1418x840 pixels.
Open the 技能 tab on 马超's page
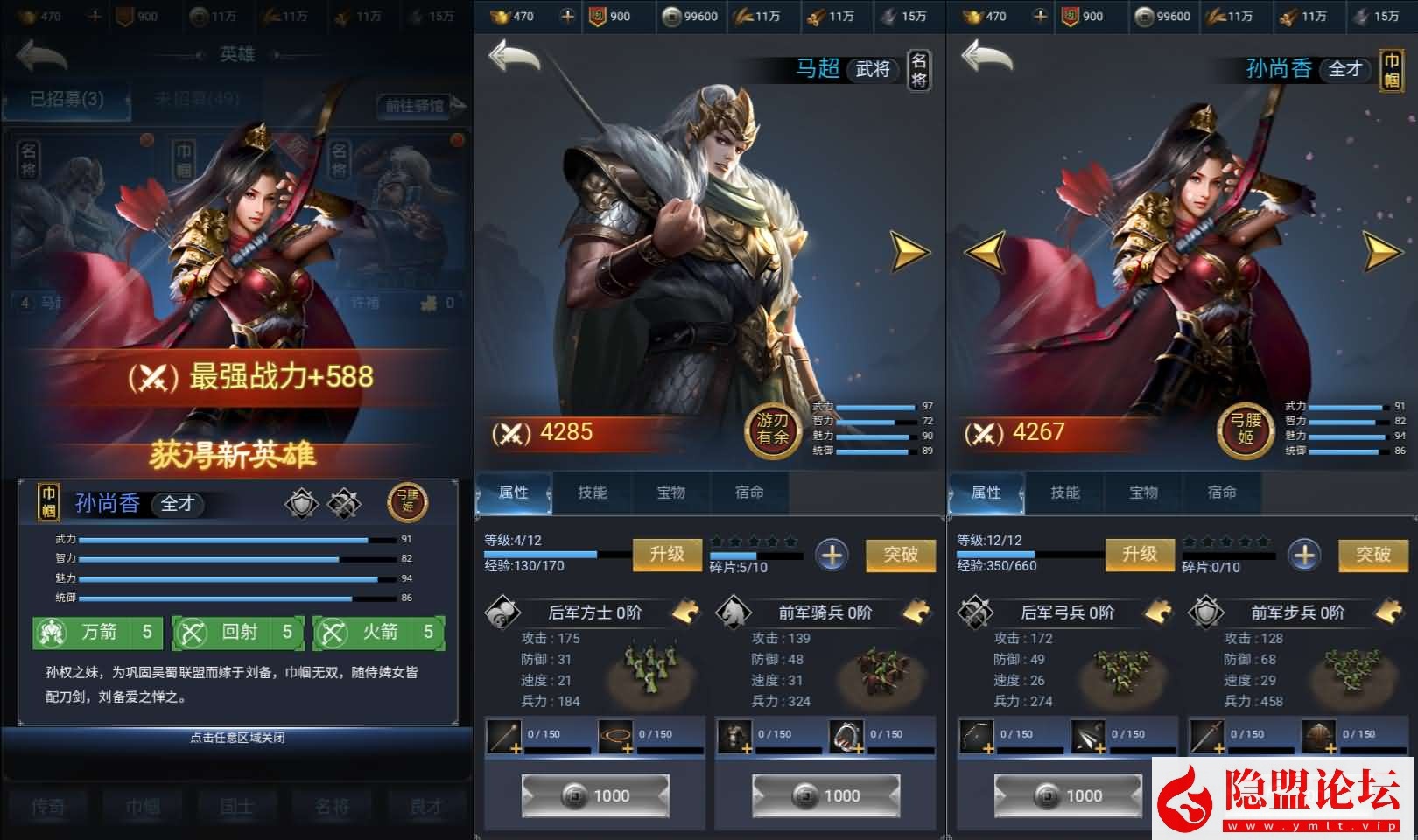pos(593,493)
